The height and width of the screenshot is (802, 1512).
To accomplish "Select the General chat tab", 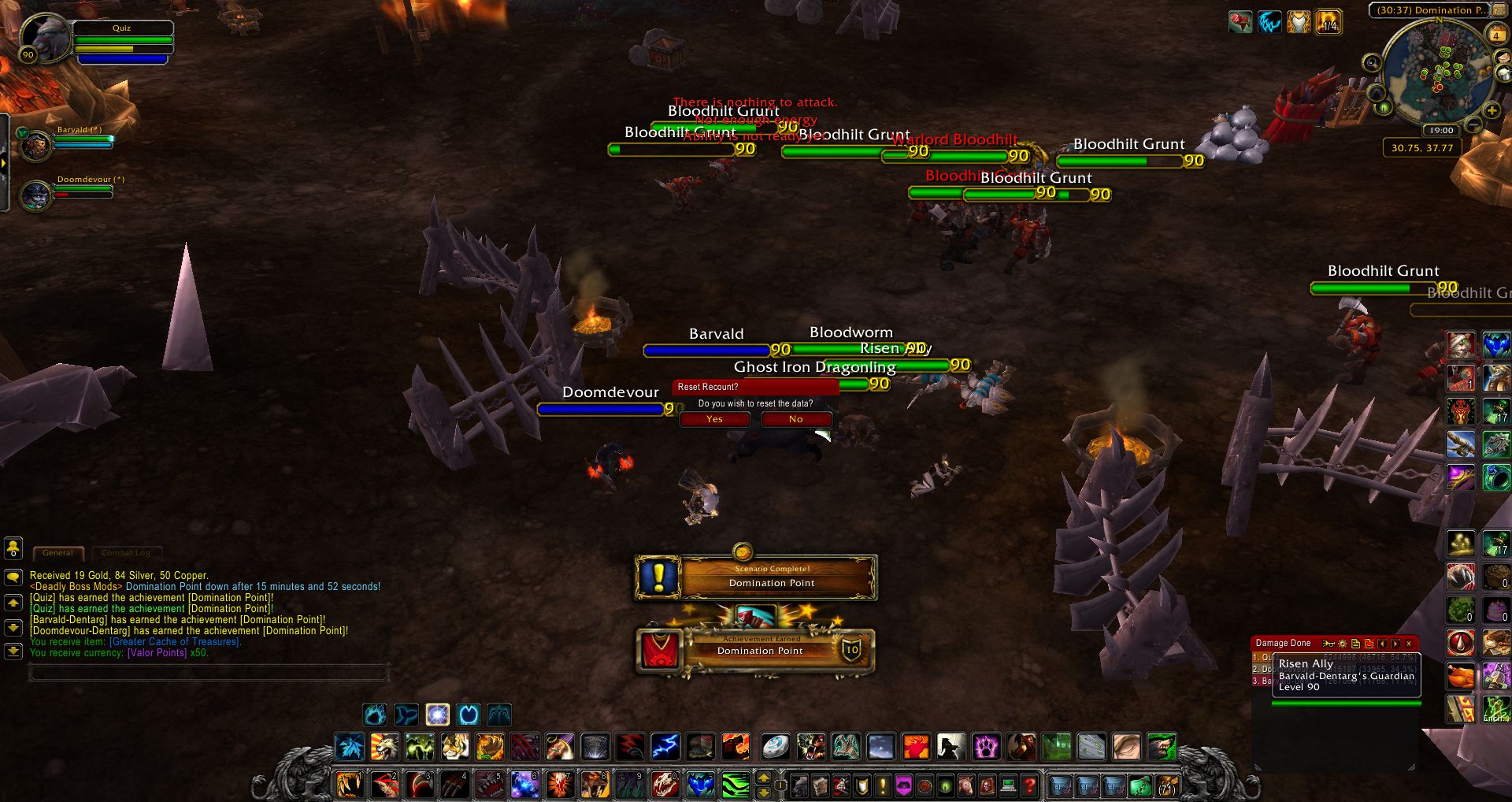I will (x=57, y=553).
